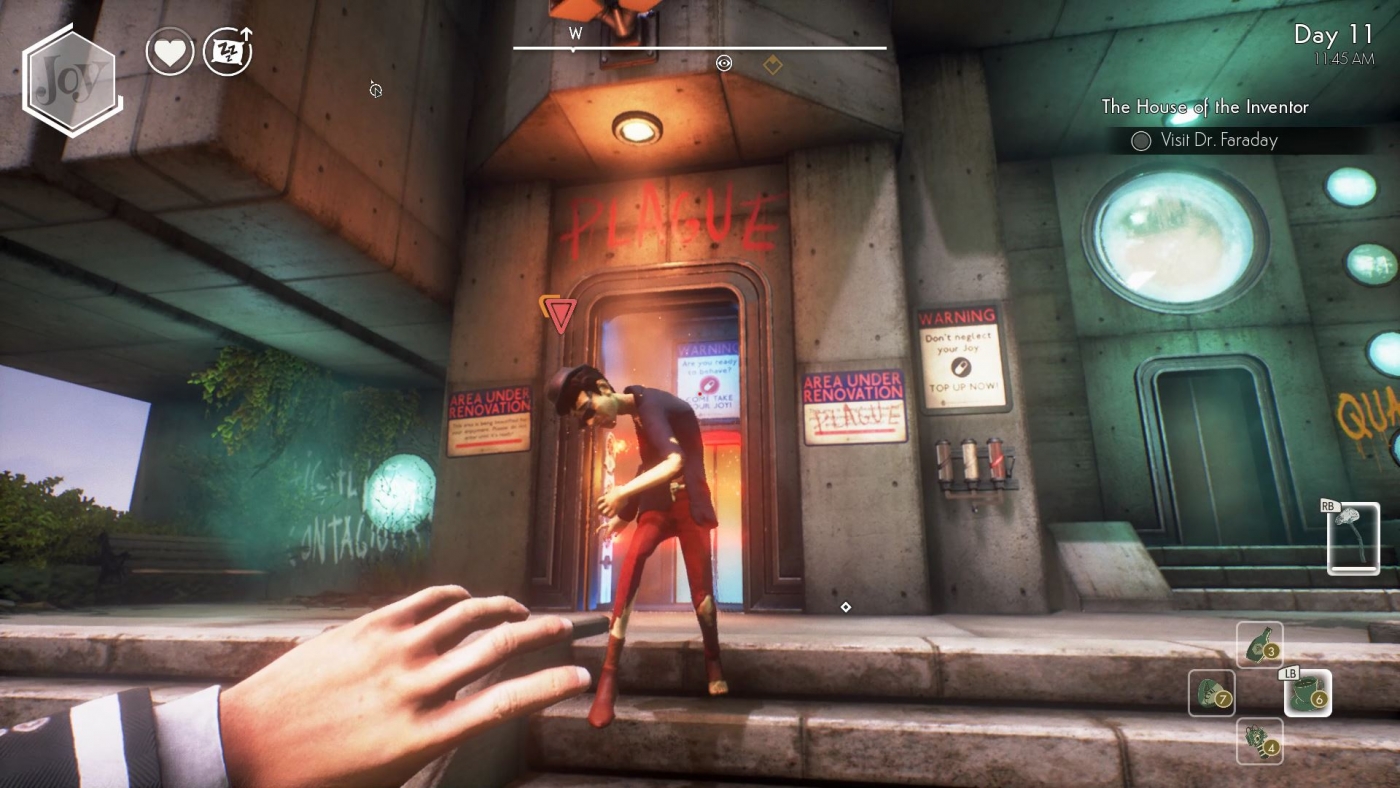
Task: Click the TOP UP NOW text on the poster
Action: 963,384
